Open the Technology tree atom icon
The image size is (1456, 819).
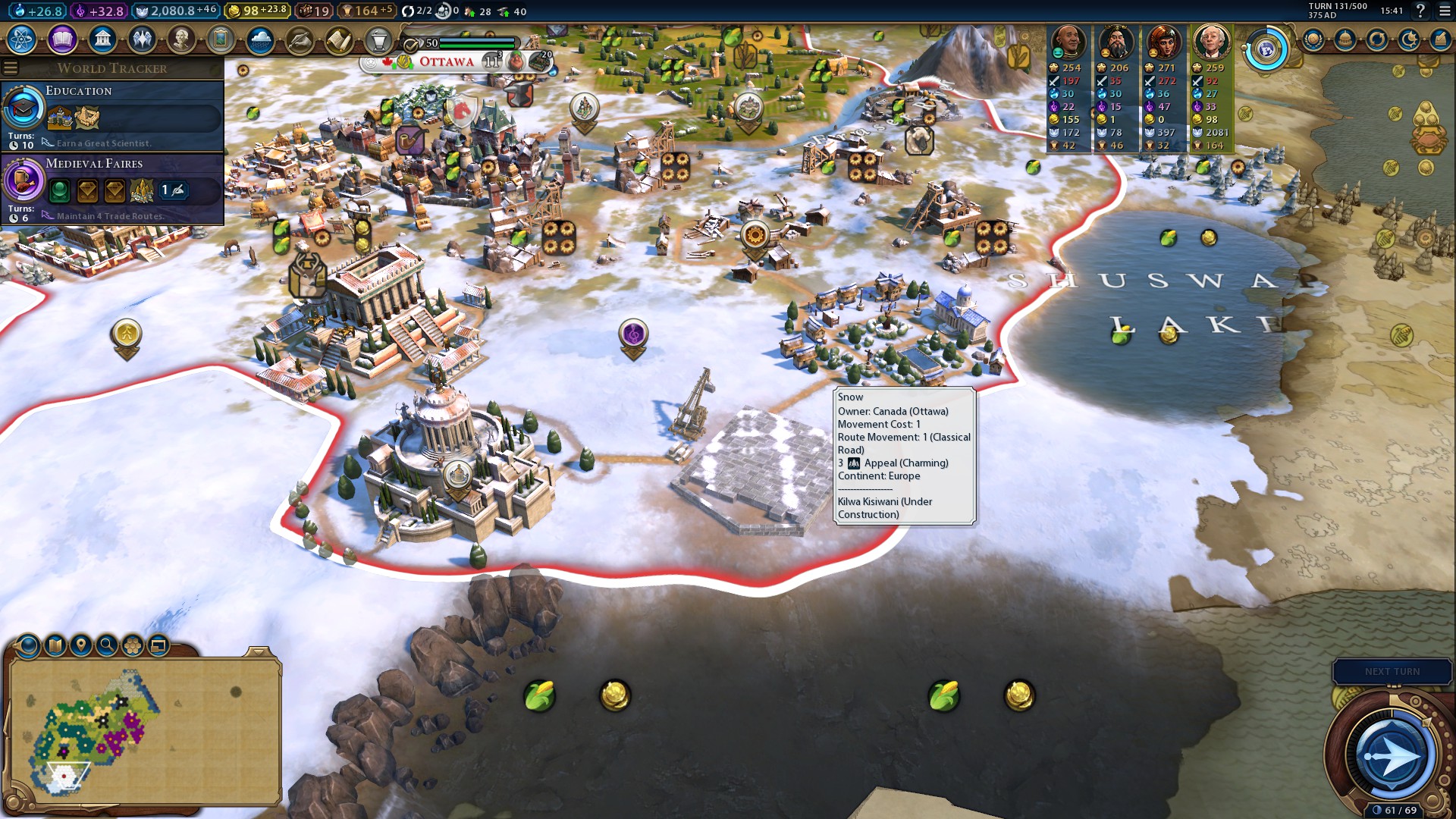[22, 39]
